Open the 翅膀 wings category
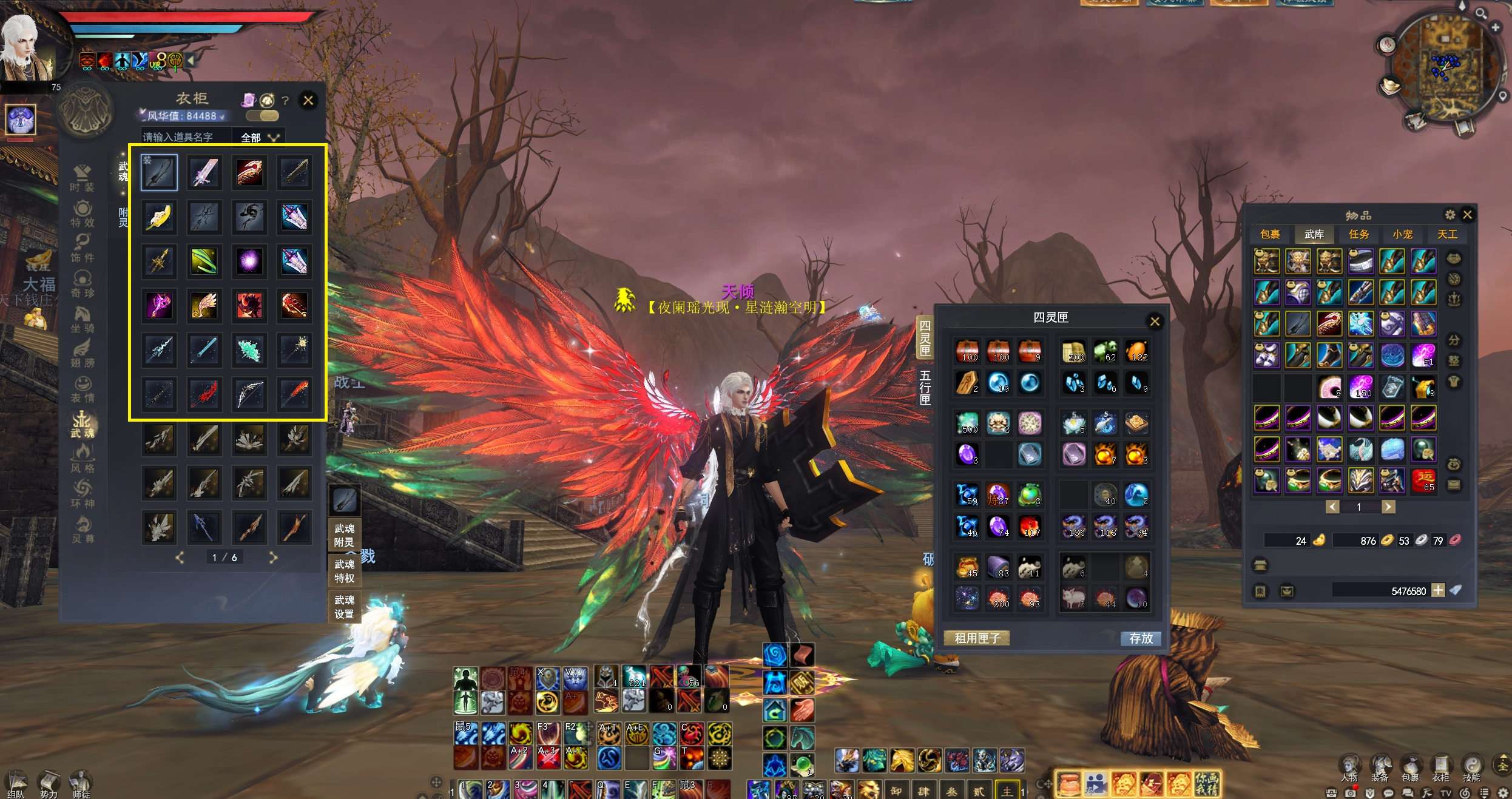This screenshot has height=799, width=1512. (x=82, y=355)
